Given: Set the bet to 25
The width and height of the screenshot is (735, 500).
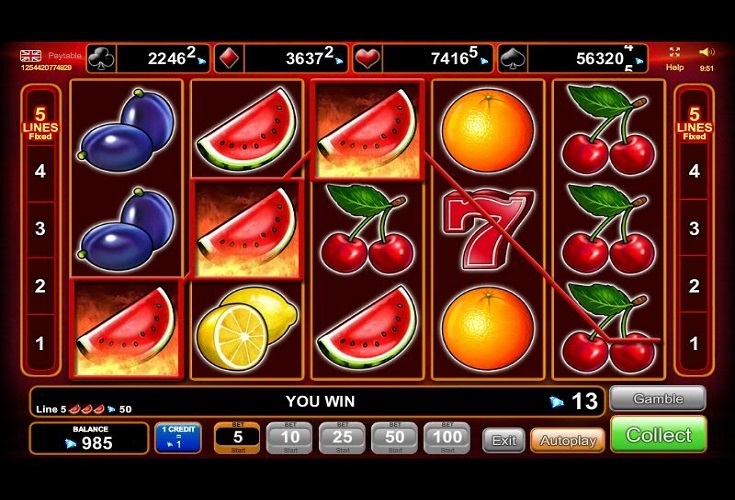Looking at the screenshot, I should [x=342, y=438].
